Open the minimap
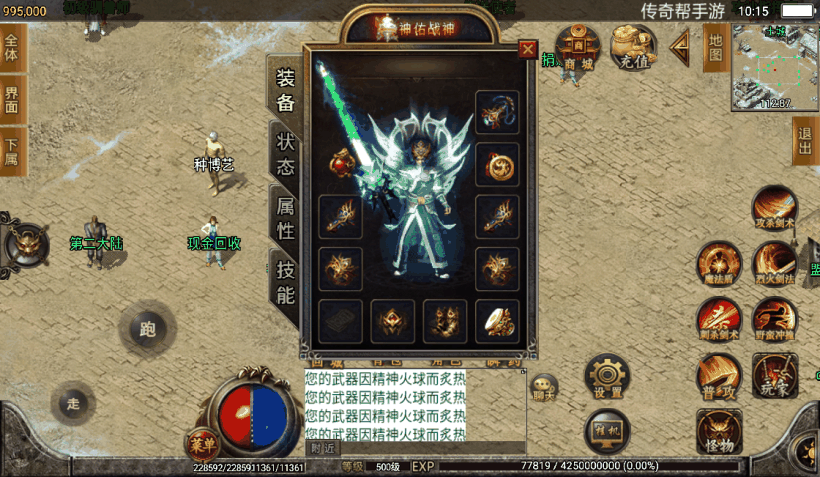Screen dimensions: 820x477 [x=775, y=67]
